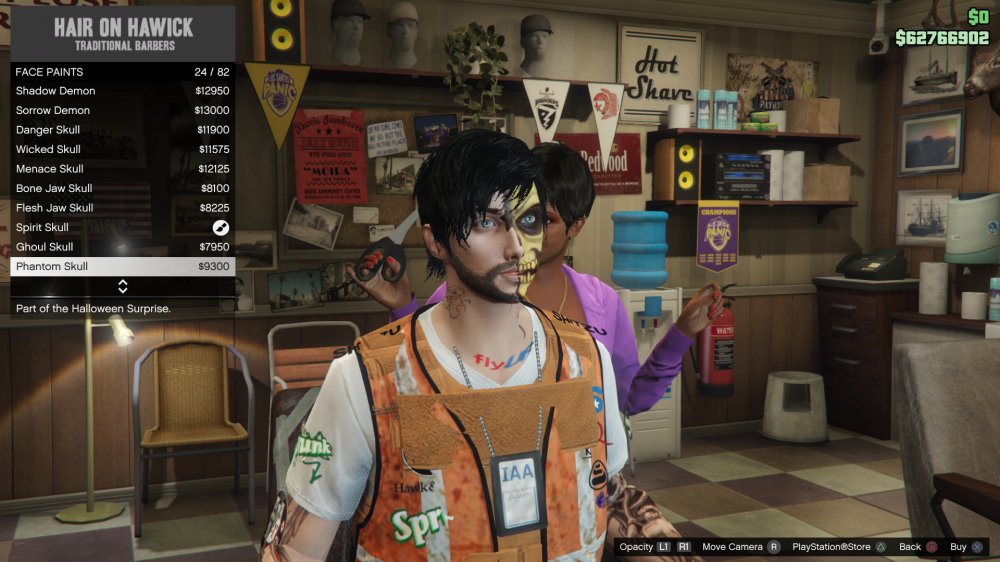
Task: Choose the Ghoul Skull face paint
Action: [122, 247]
